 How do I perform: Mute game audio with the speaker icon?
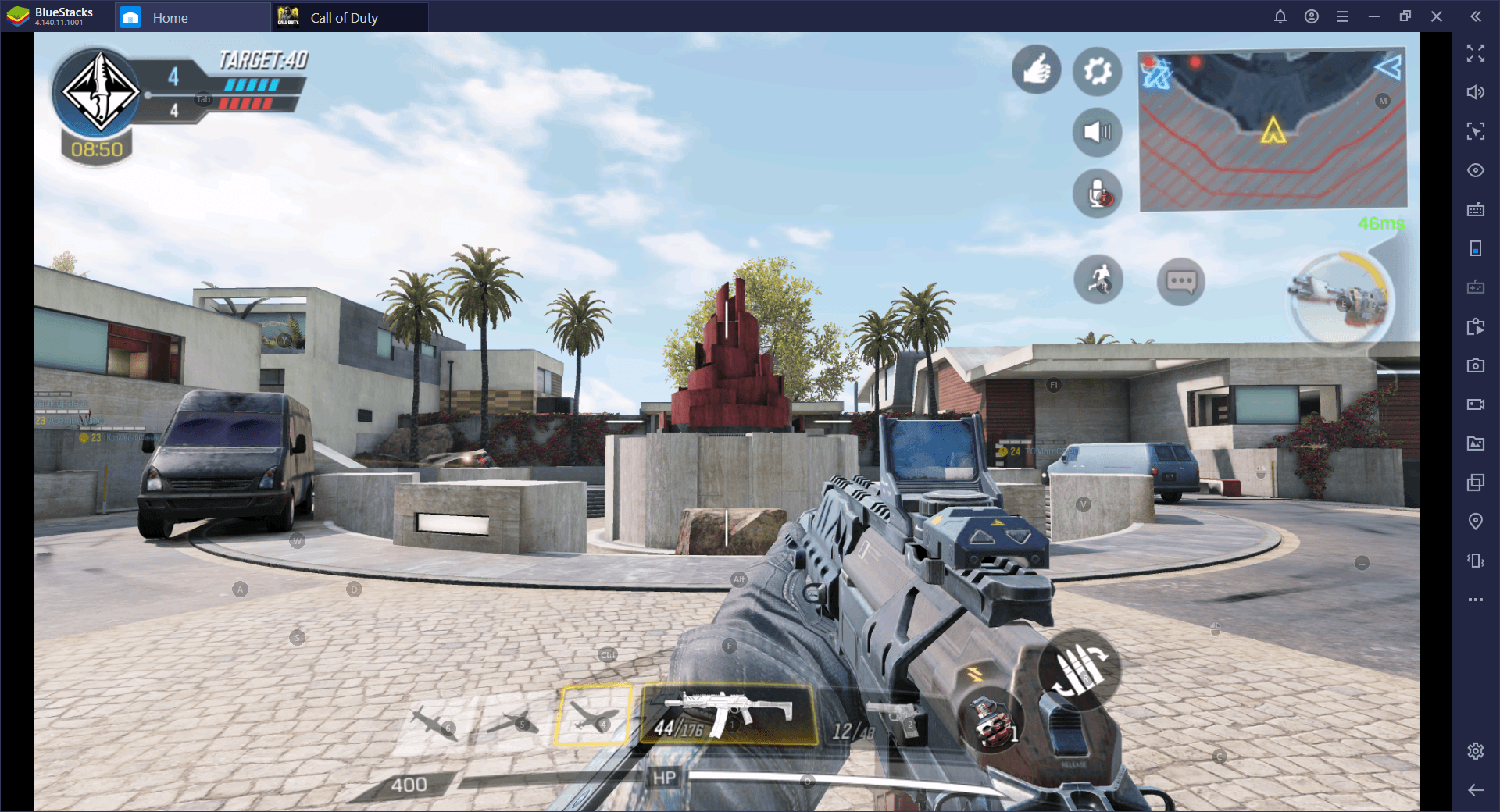coord(1097,132)
